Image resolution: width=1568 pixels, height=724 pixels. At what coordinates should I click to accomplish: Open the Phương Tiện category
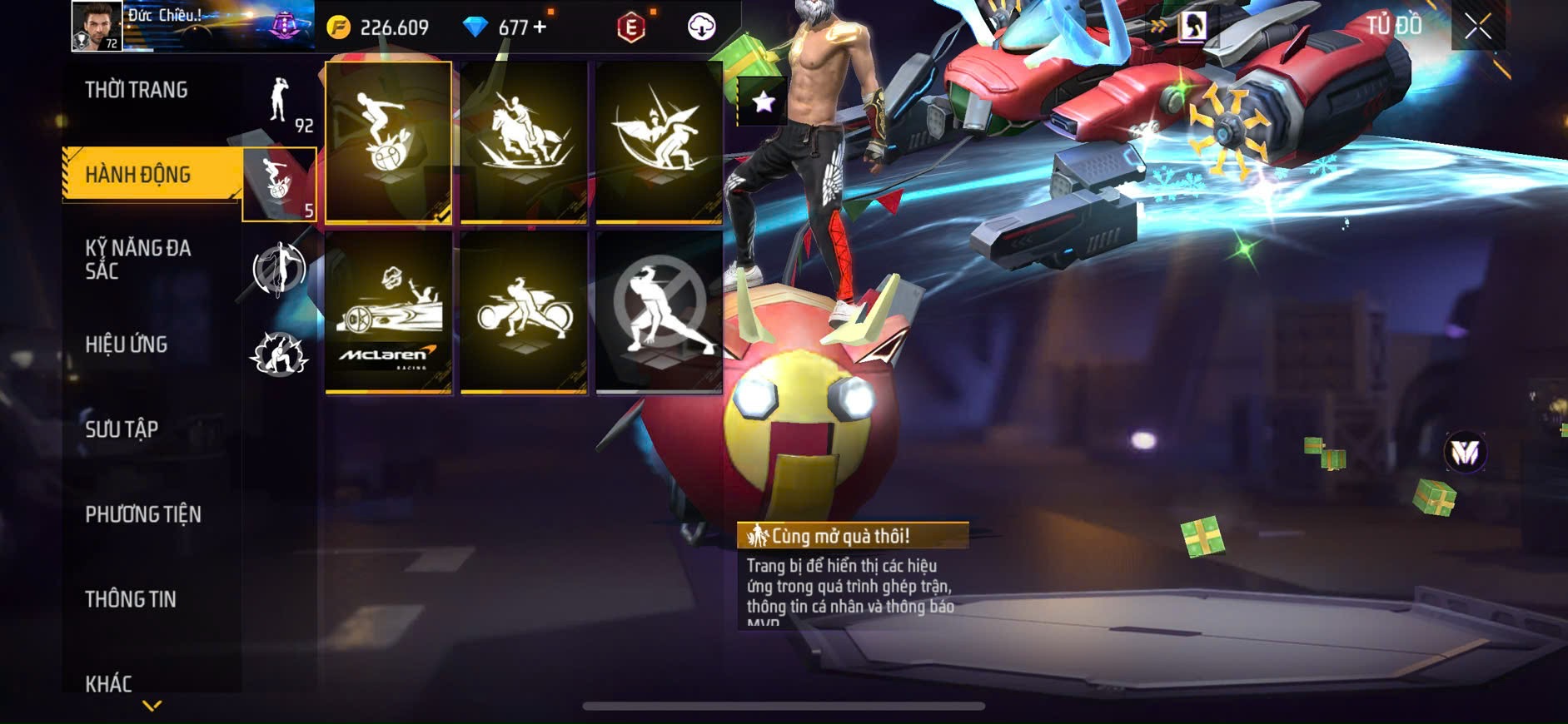click(x=143, y=514)
